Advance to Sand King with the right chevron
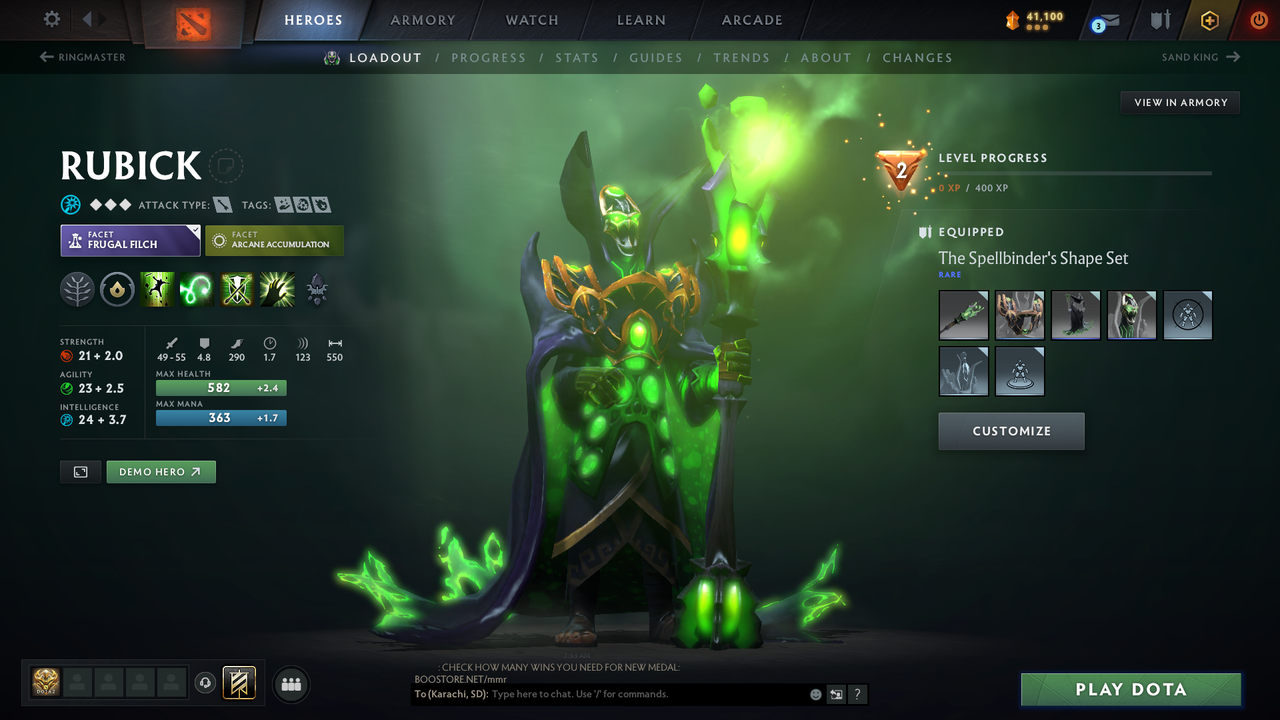1280x720 pixels. [x=1234, y=57]
